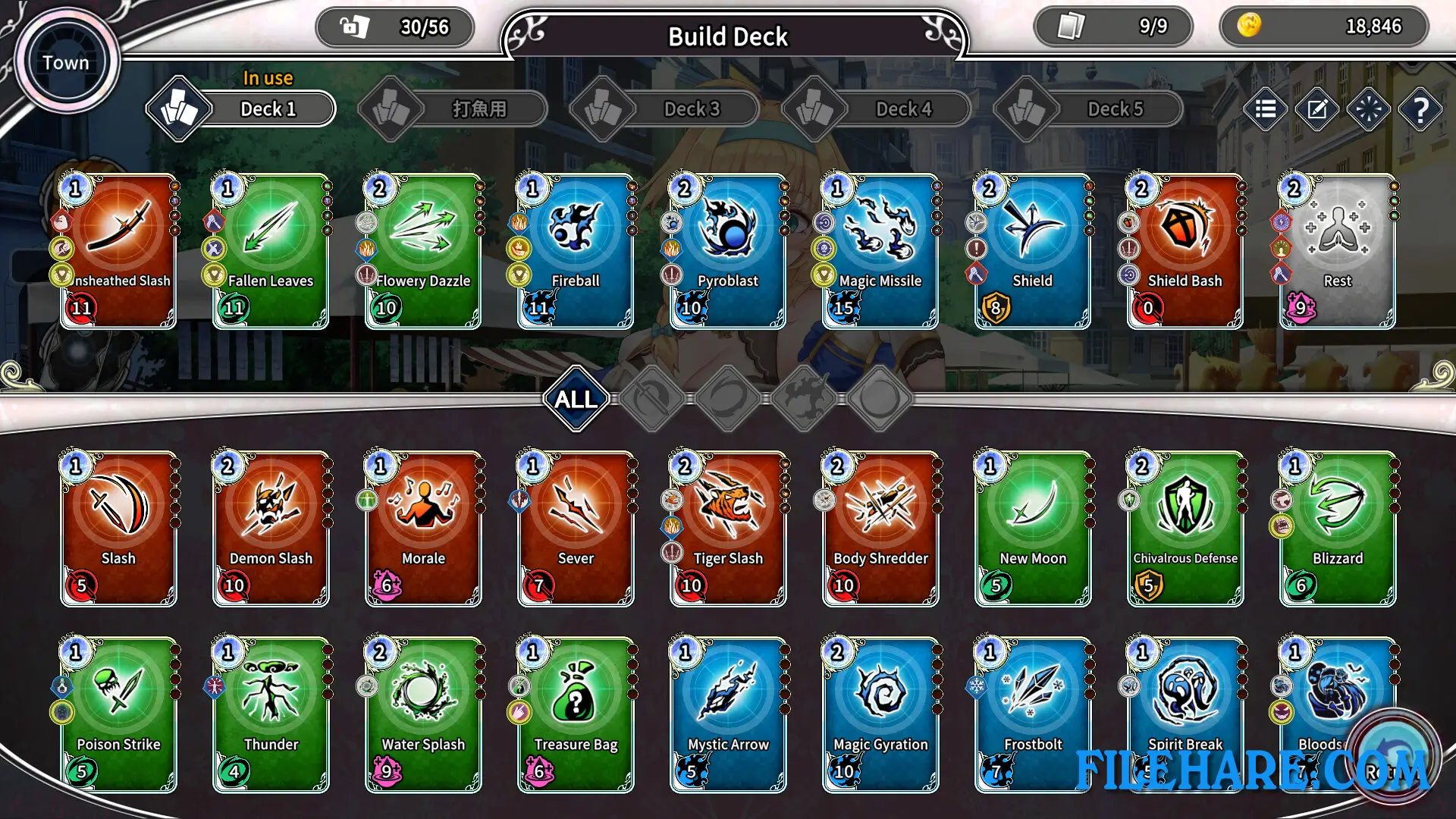The height and width of the screenshot is (819, 1456).
Task: Open the question mark help icon
Action: (x=1420, y=110)
